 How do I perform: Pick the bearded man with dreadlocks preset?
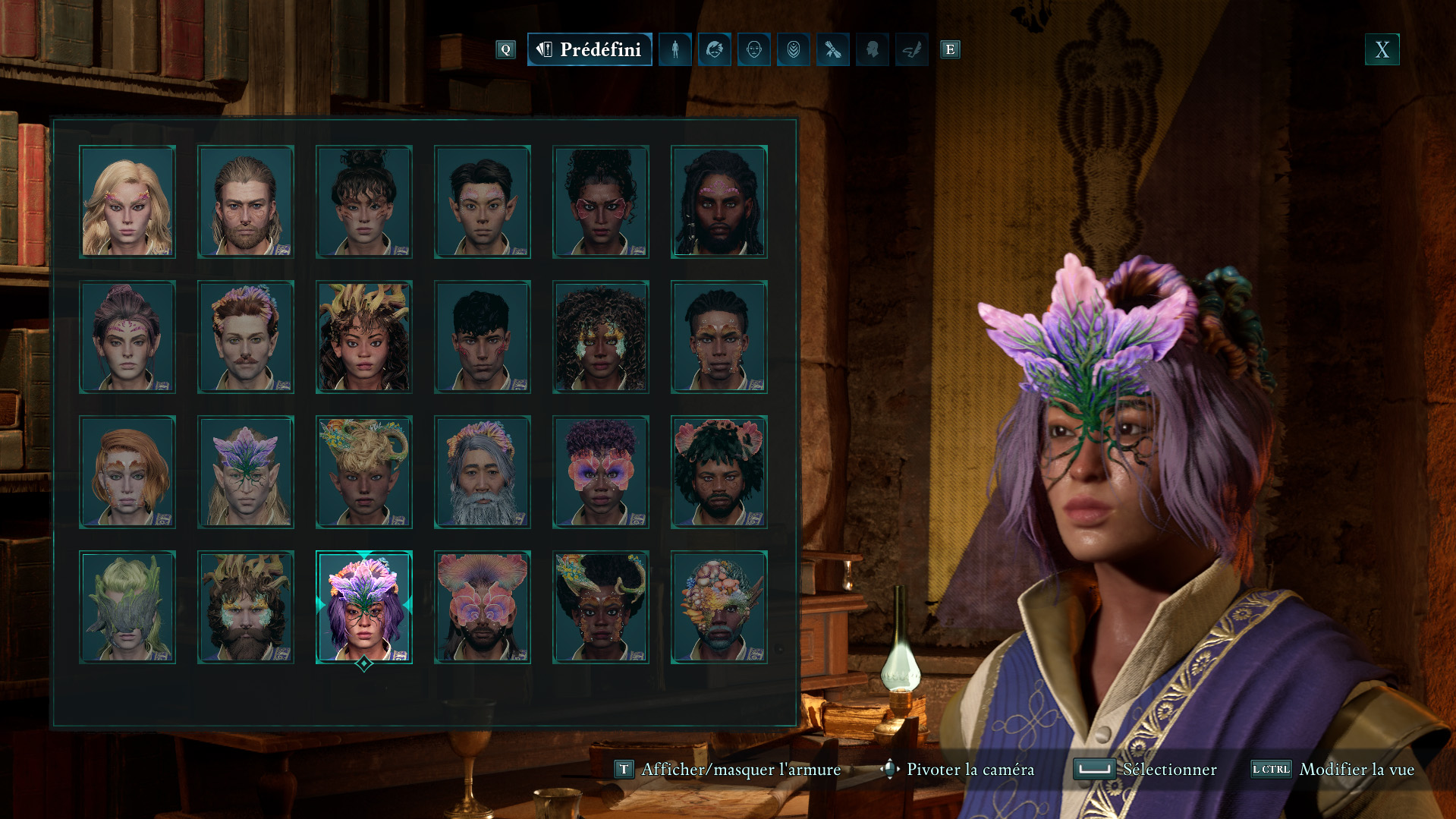(719, 202)
